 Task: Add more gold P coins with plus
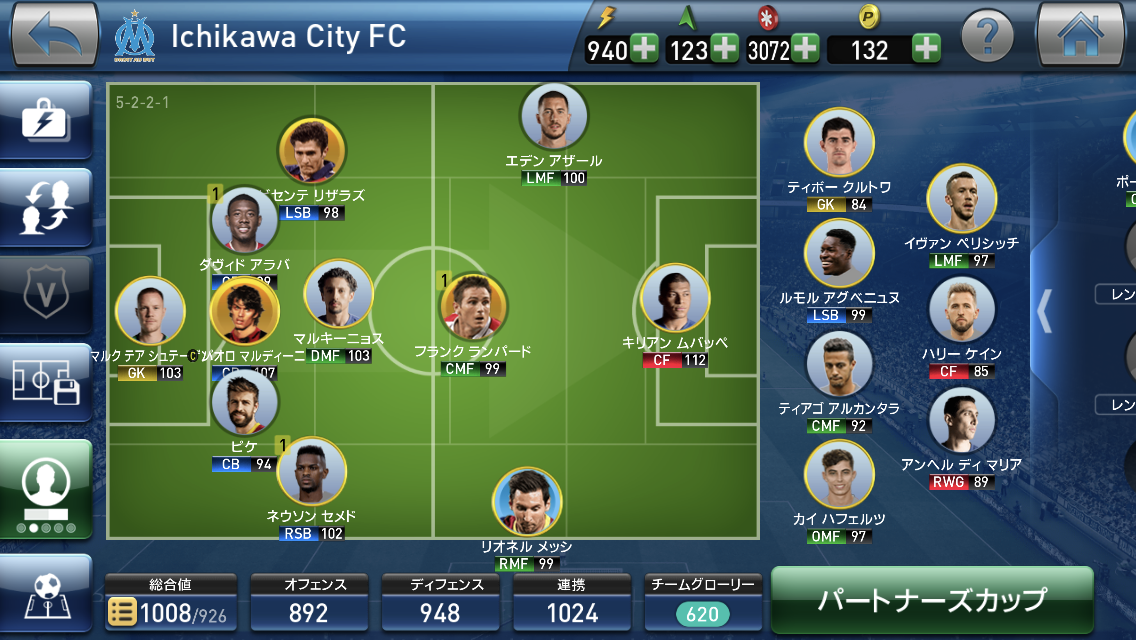(x=926, y=49)
